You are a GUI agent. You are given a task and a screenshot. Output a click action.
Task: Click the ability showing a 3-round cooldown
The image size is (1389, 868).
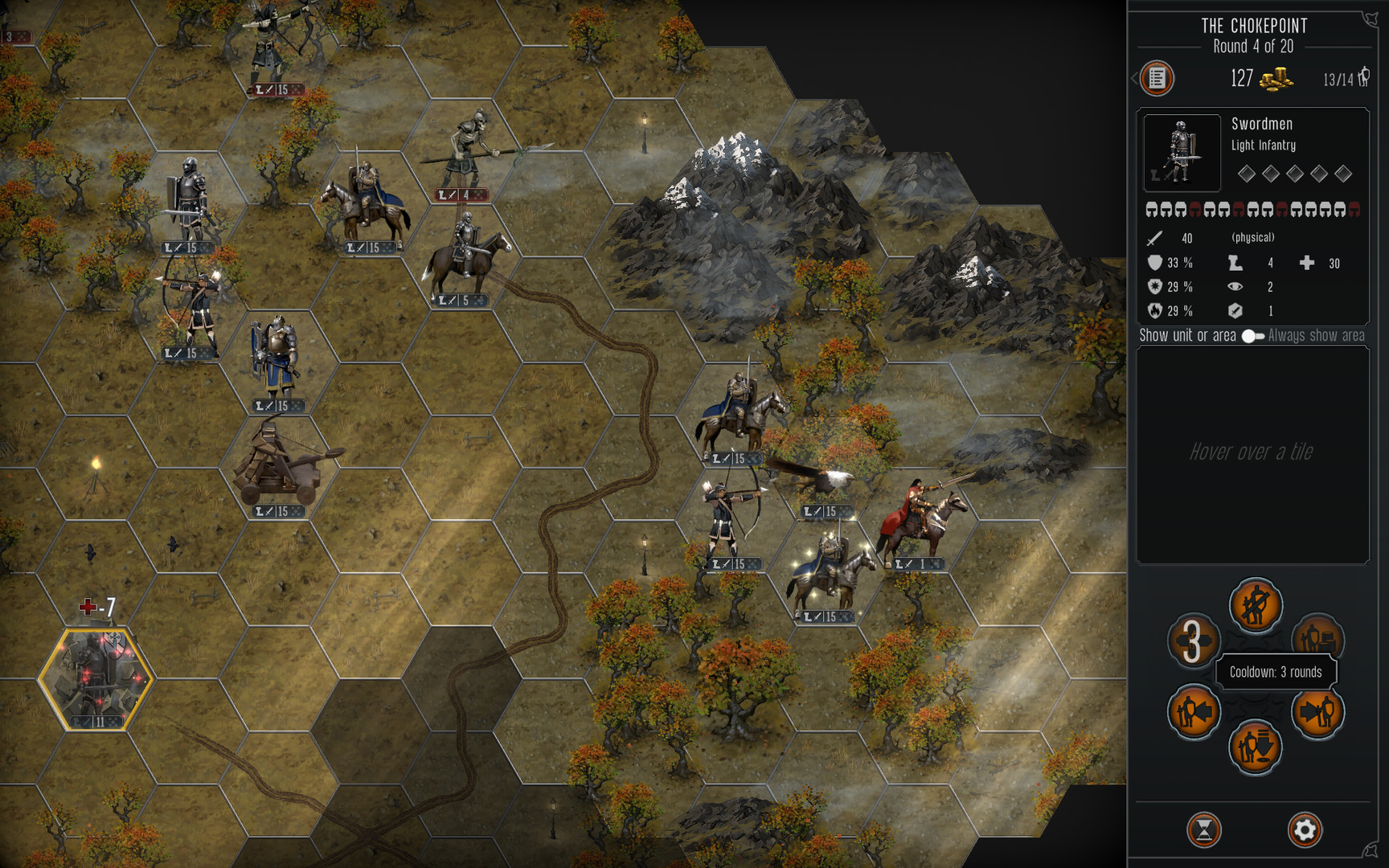tap(1193, 641)
